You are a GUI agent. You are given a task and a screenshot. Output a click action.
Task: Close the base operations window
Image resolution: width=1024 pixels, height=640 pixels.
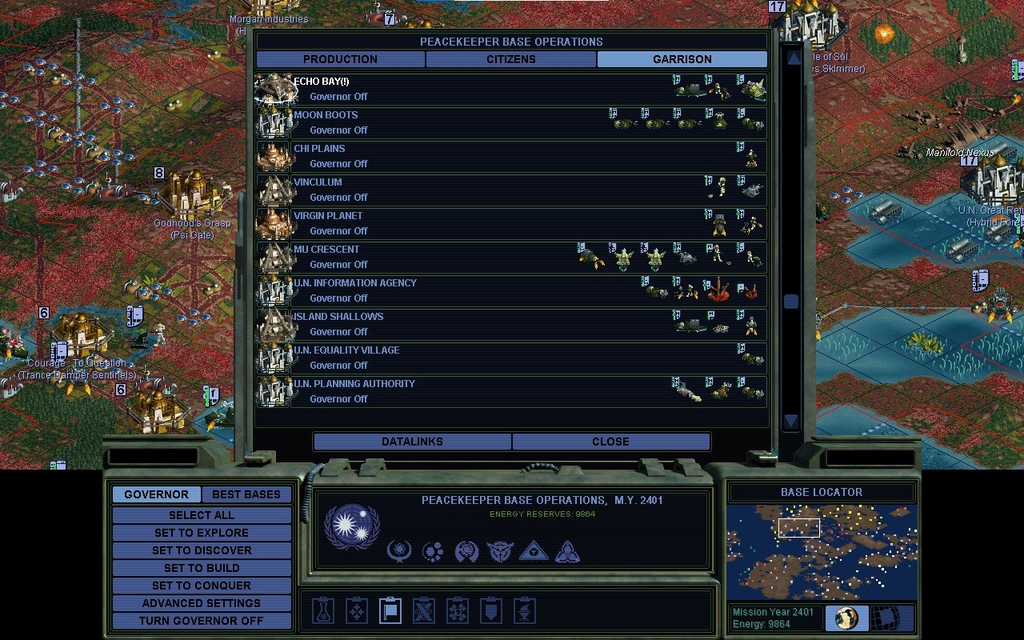click(611, 442)
